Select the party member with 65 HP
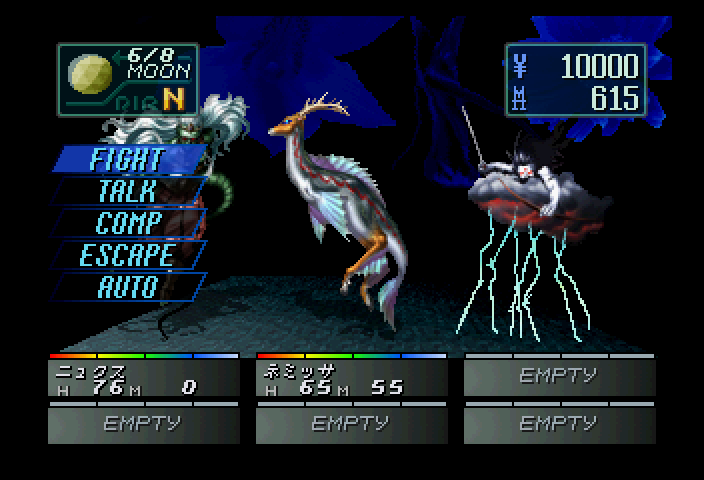The width and height of the screenshot is (704, 480). point(351,379)
